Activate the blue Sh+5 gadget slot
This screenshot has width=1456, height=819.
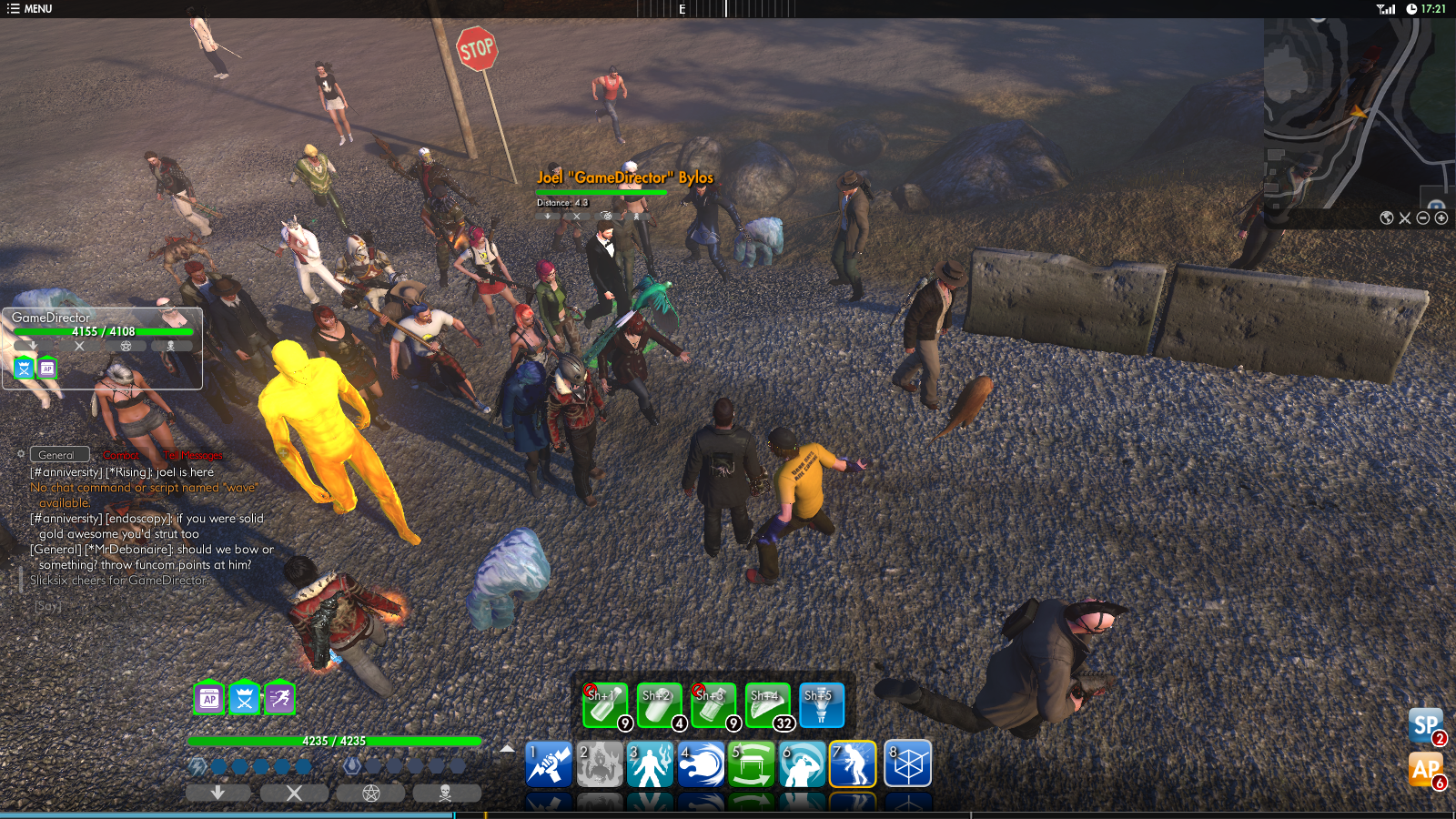(x=822, y=705)
